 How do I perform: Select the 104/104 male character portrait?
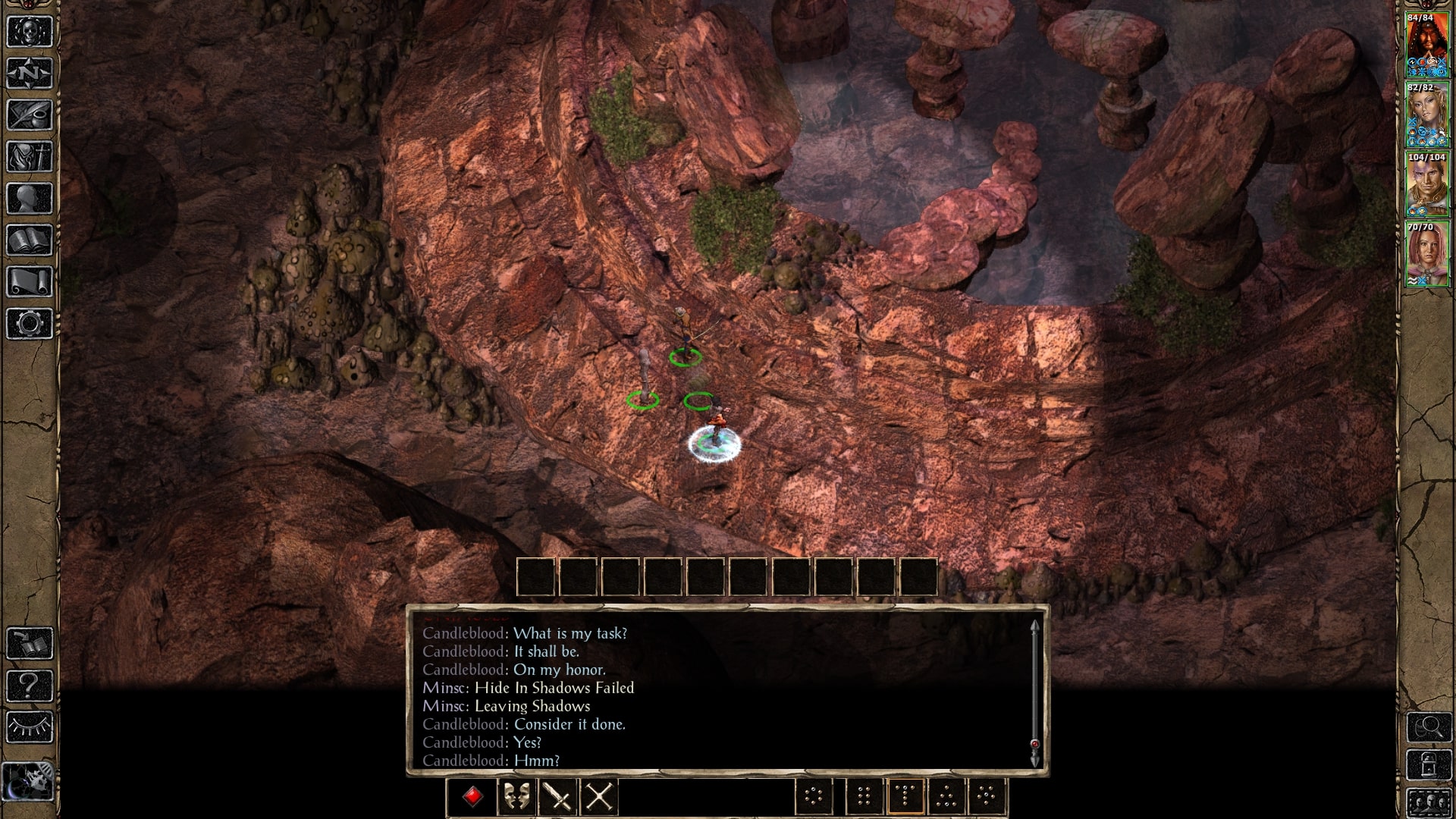[1426, 185]
